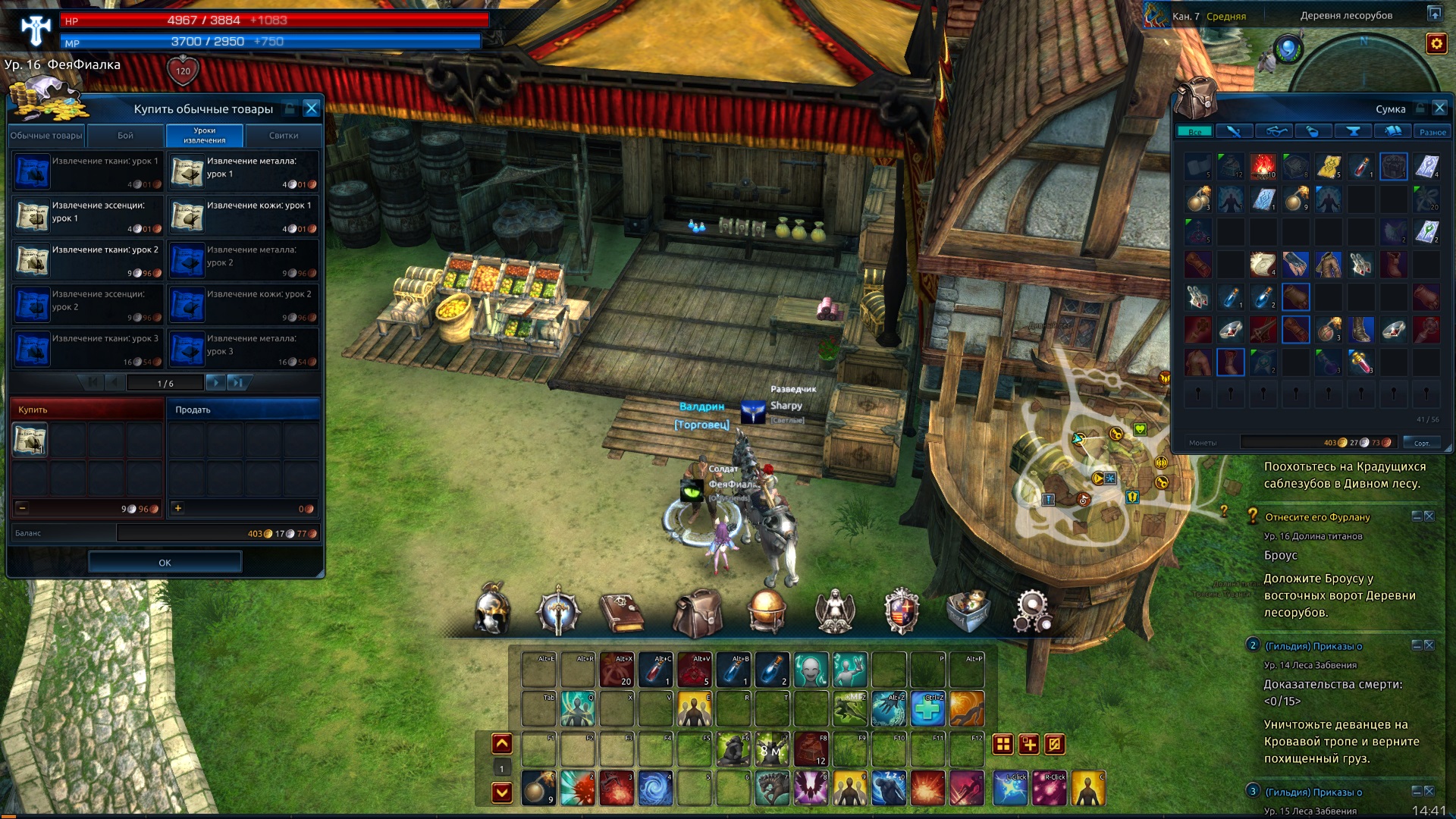Open the Свитки shop tab

(x=284, y=136)
